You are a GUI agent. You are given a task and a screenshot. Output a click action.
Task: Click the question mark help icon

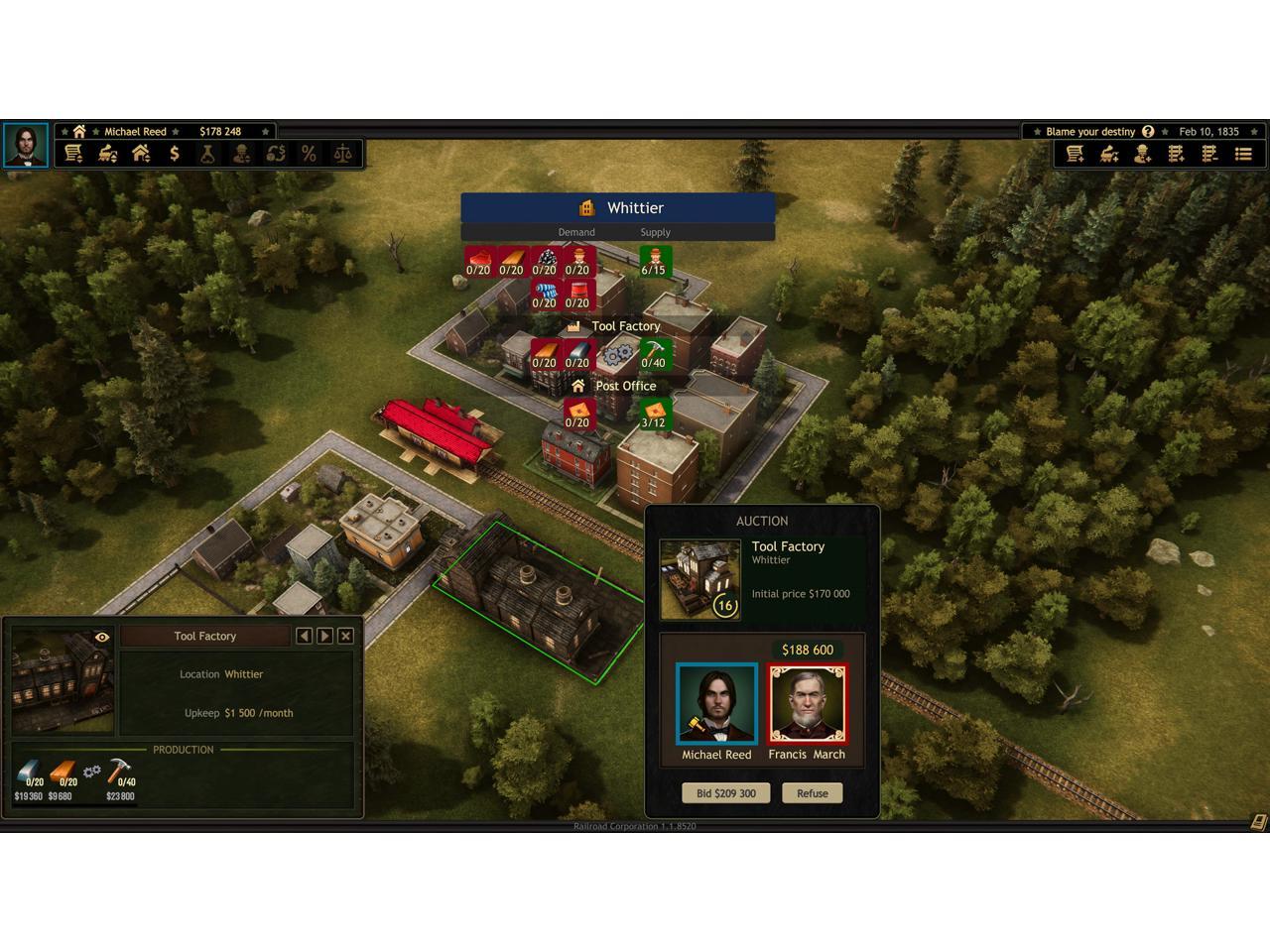pos(1148,131)
